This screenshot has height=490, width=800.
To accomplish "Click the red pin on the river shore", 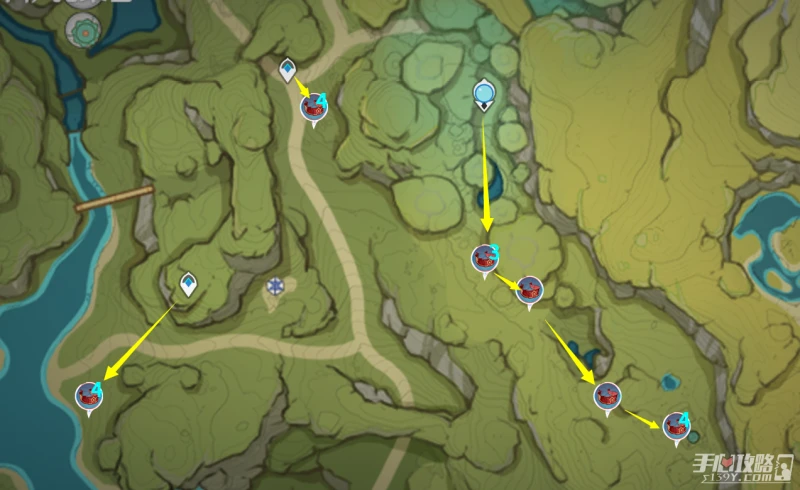I will 90,396.
